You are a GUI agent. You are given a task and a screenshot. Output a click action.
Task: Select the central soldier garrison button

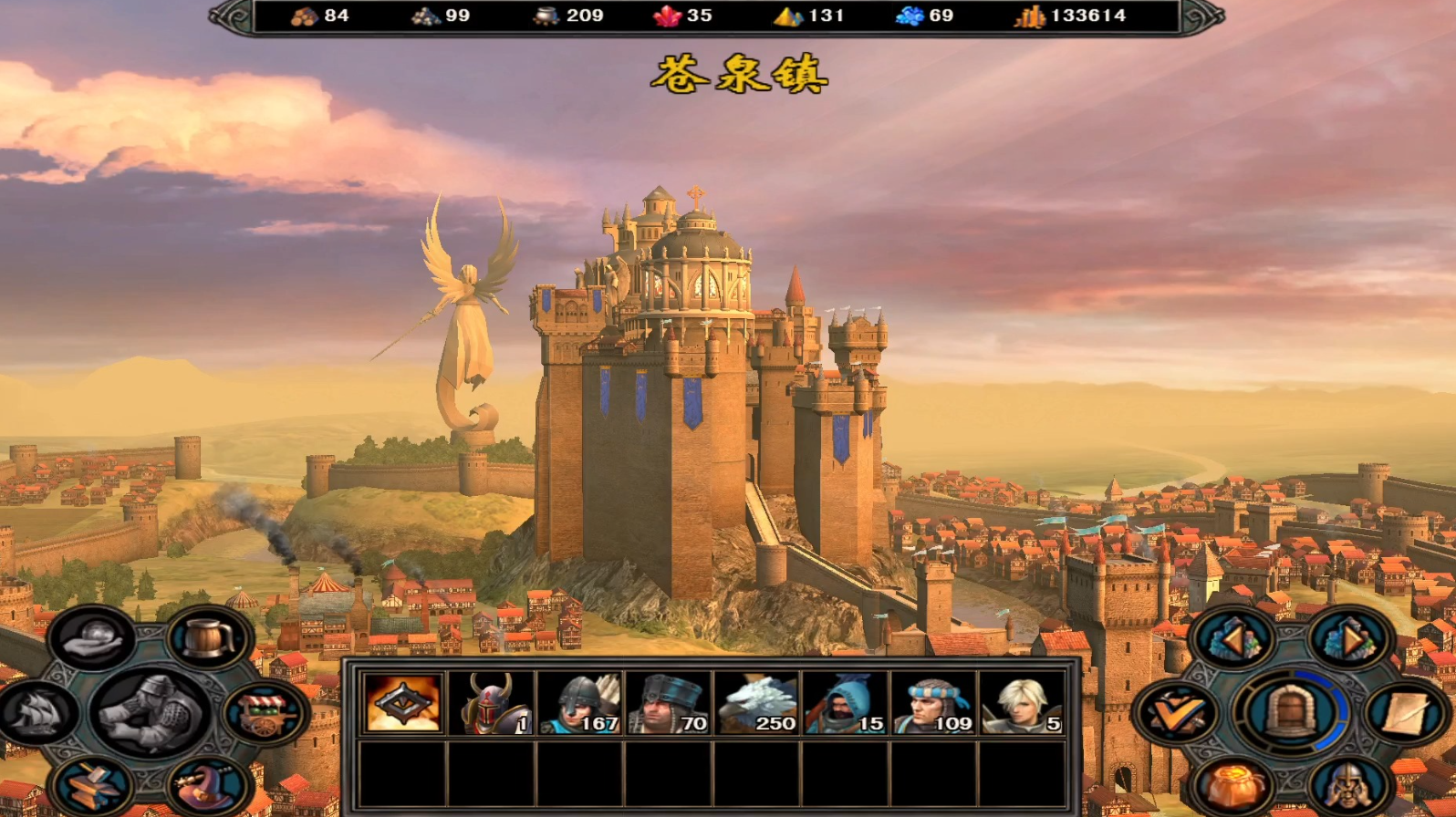151,713
